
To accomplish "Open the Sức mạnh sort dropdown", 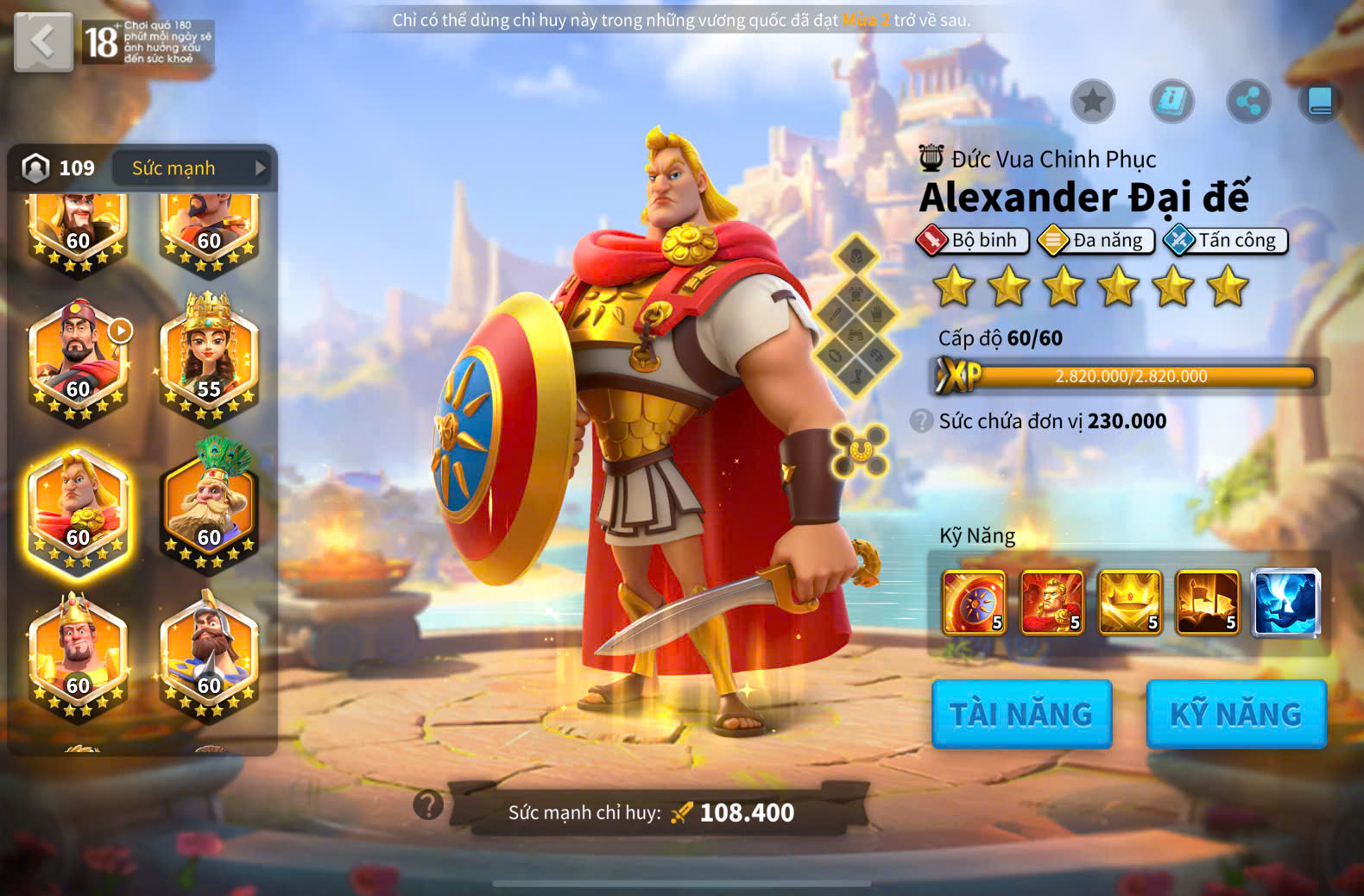I will click(192, 168).
